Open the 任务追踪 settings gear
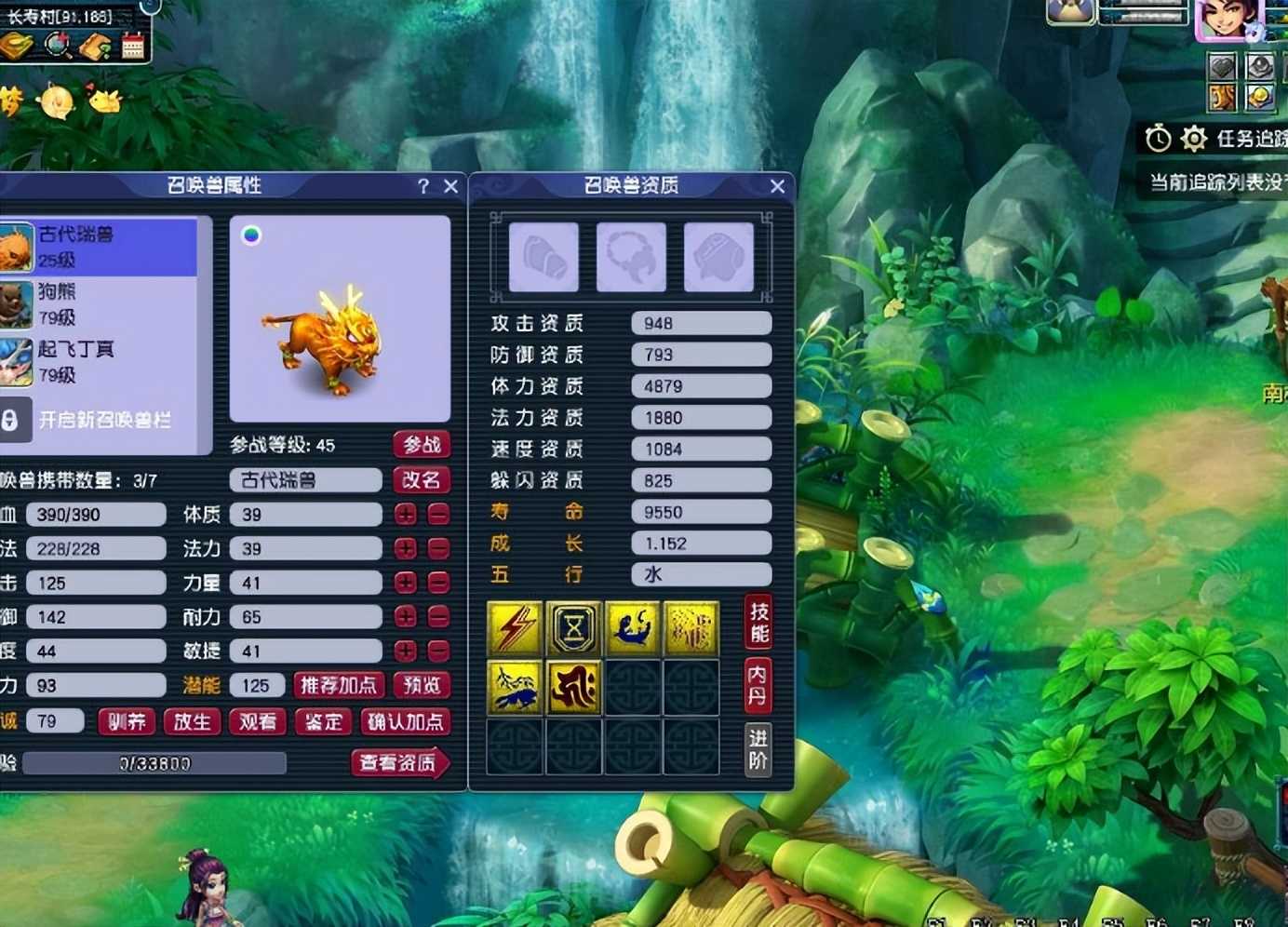 tap(1193, 140)
